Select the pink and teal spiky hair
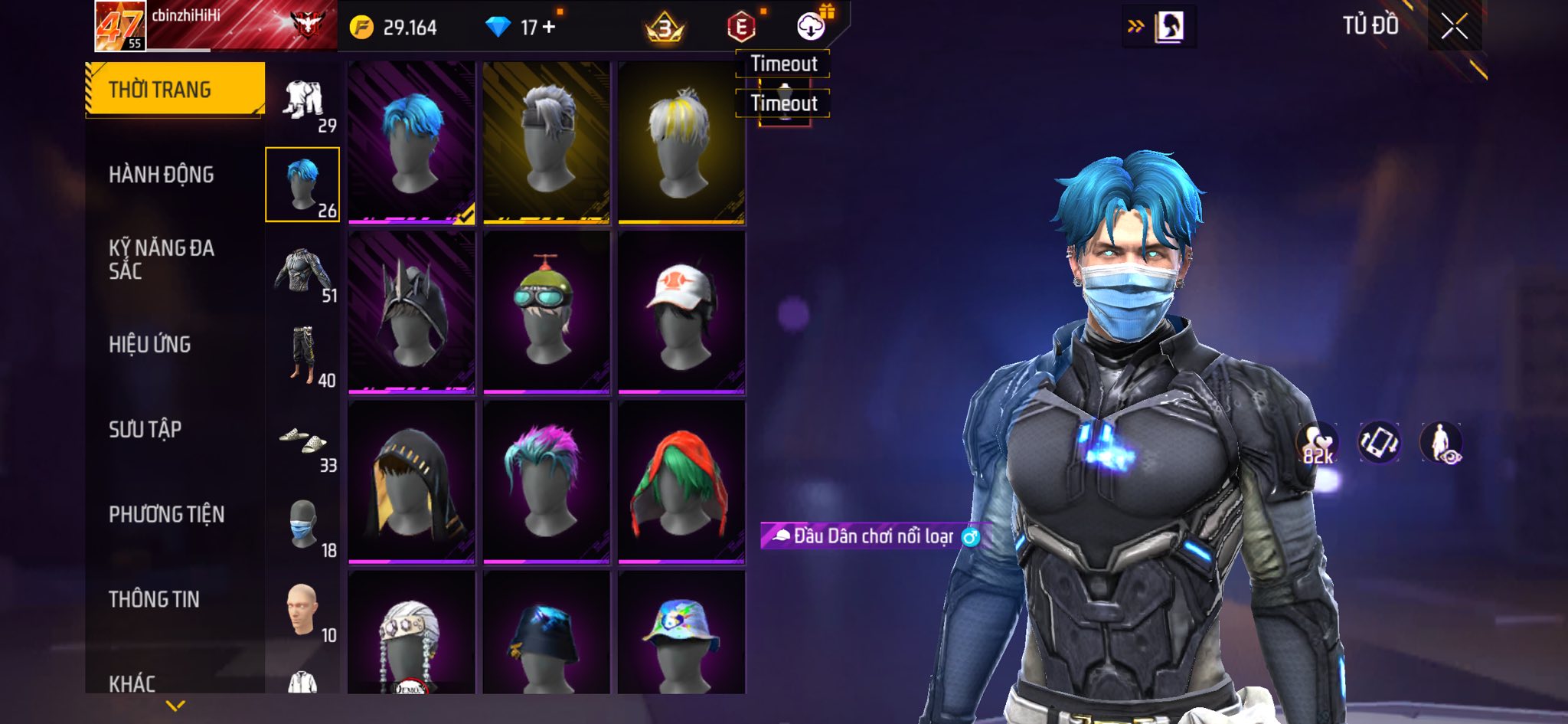 pyautogui.click(x=546, y=482)
